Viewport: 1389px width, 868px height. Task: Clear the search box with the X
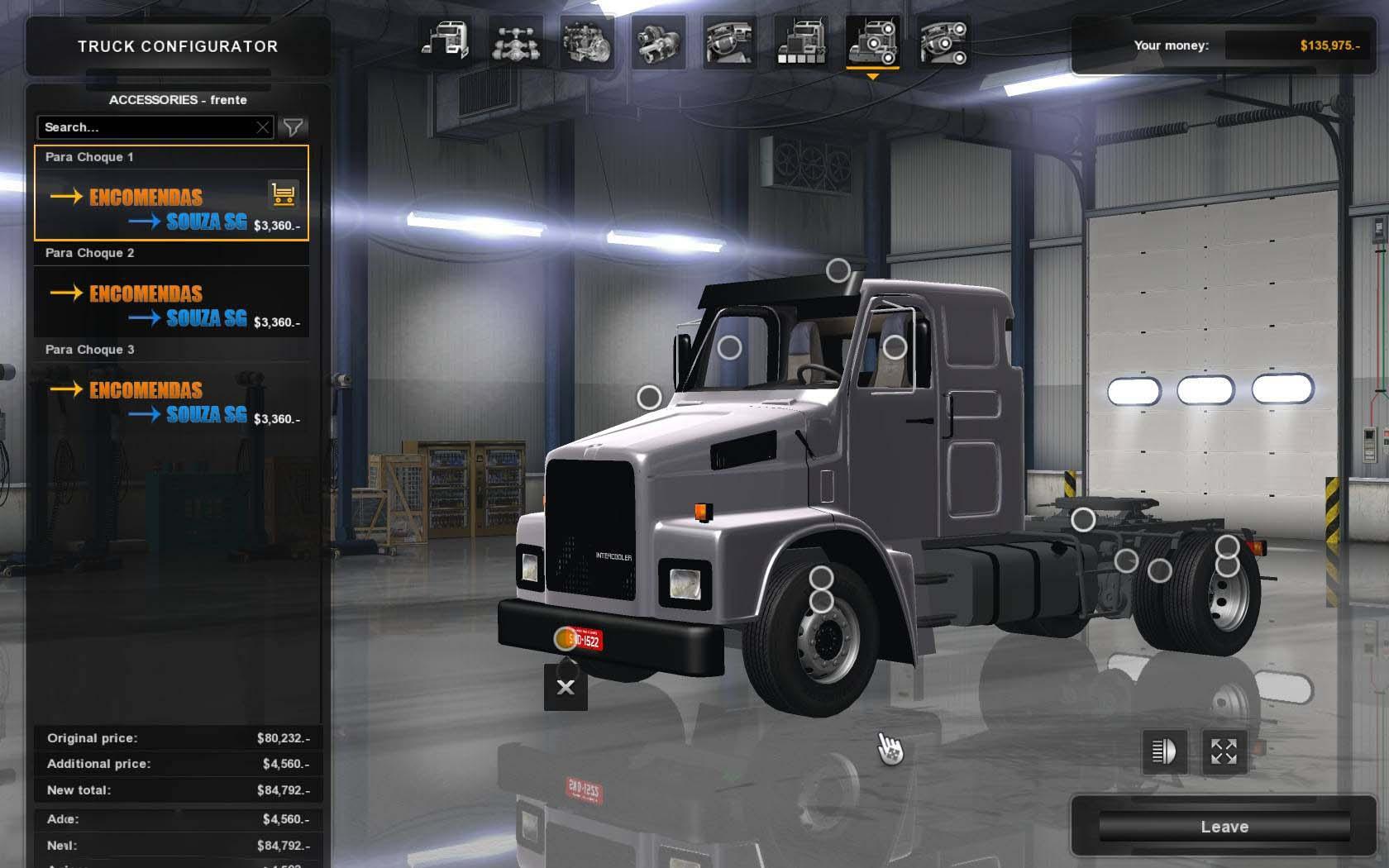[x=263, y=127]
